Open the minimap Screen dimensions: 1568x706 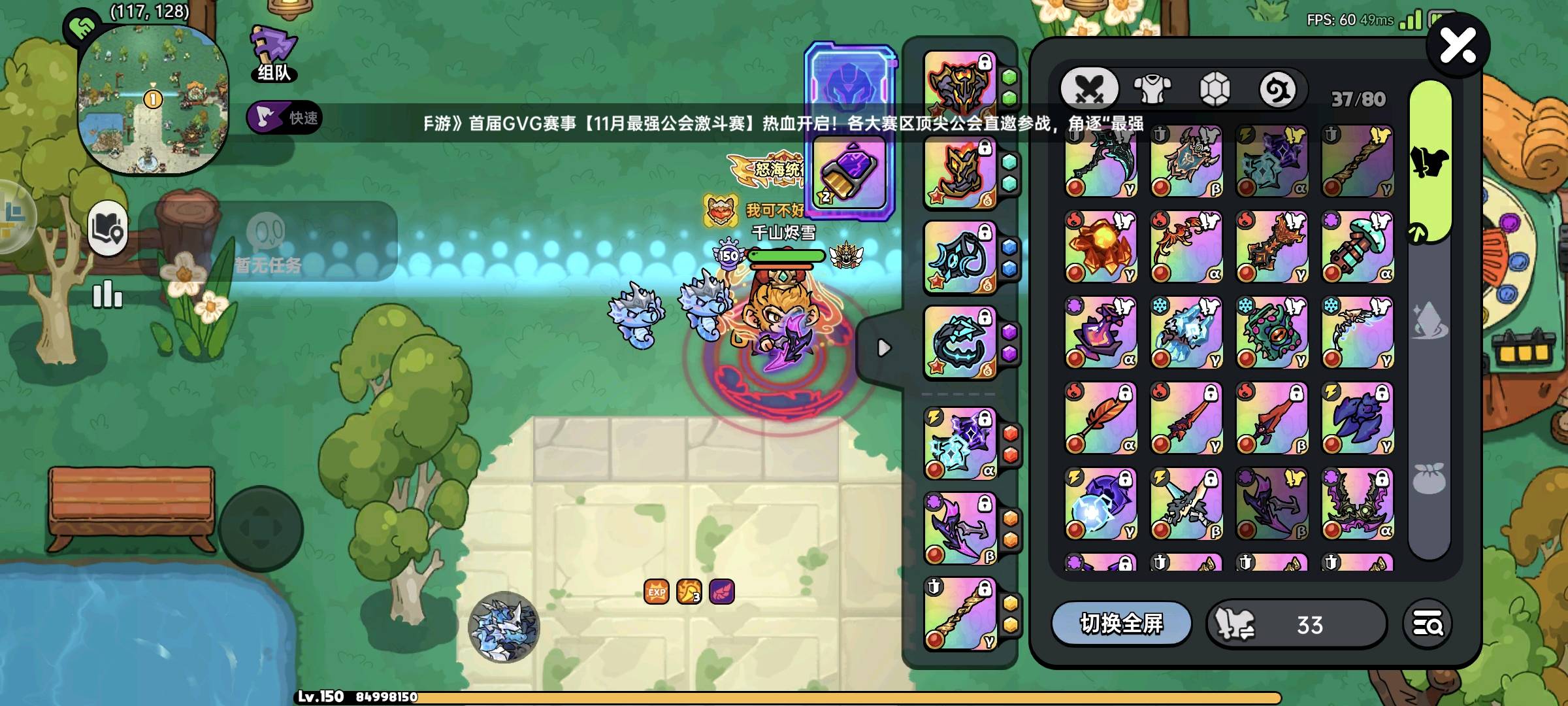pyautogui.click(x=153, y=99)
